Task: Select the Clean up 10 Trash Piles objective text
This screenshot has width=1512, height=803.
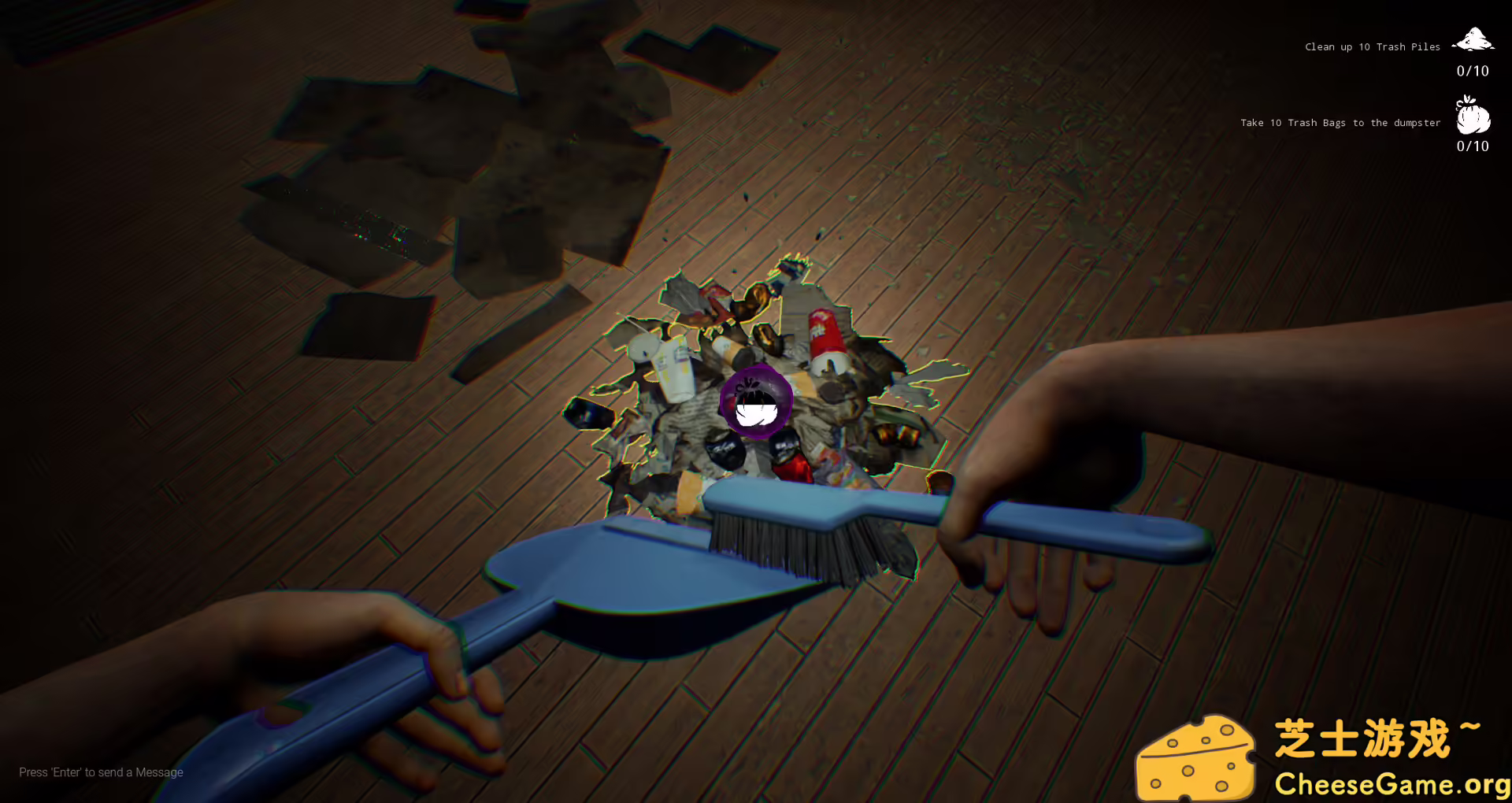Action: tap(1372, 46)
